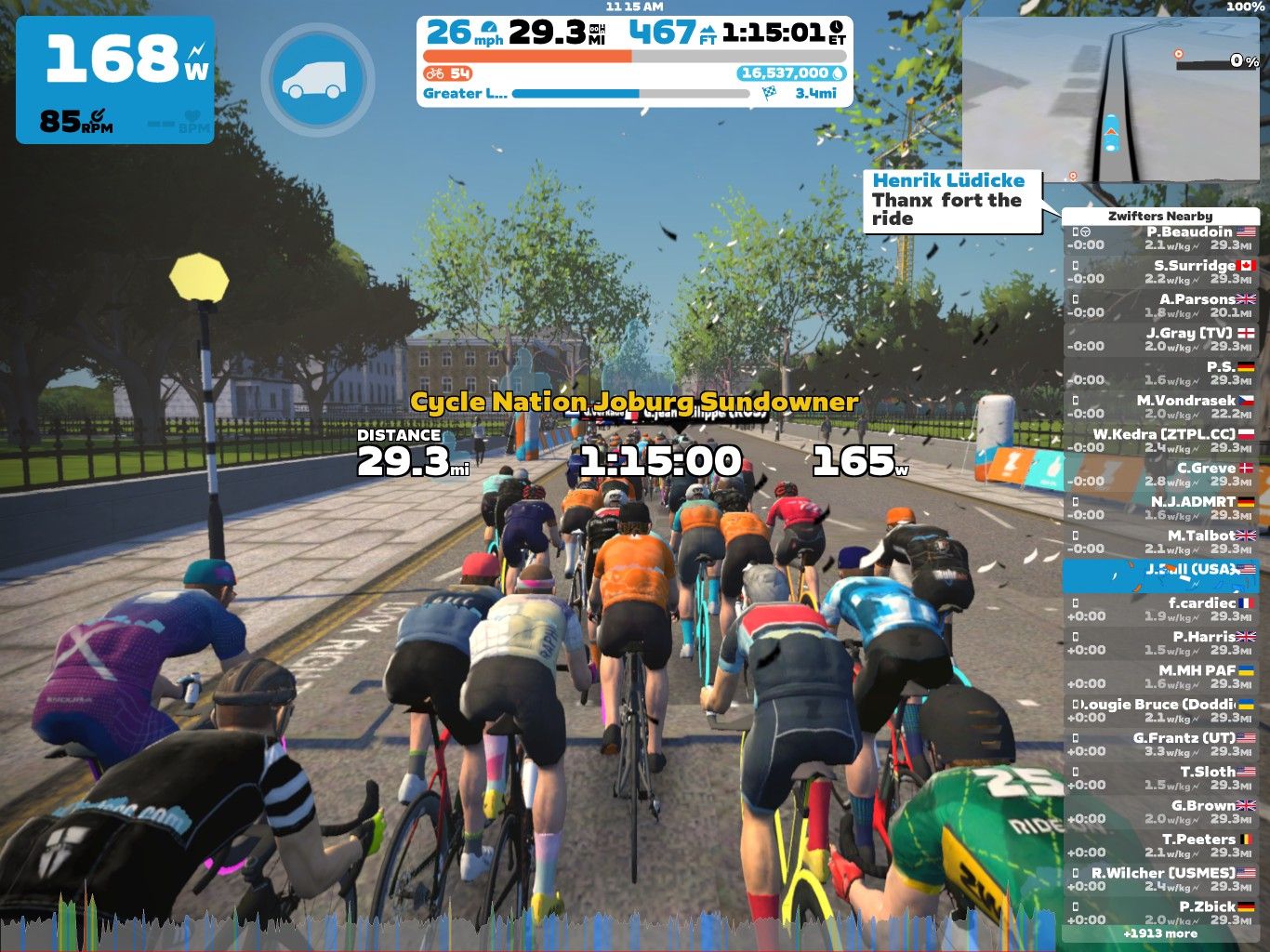This screenshot has height=952, width=1270.
Task: Click M.Vondrasek's Czech flag
Action: (1246, 399)
